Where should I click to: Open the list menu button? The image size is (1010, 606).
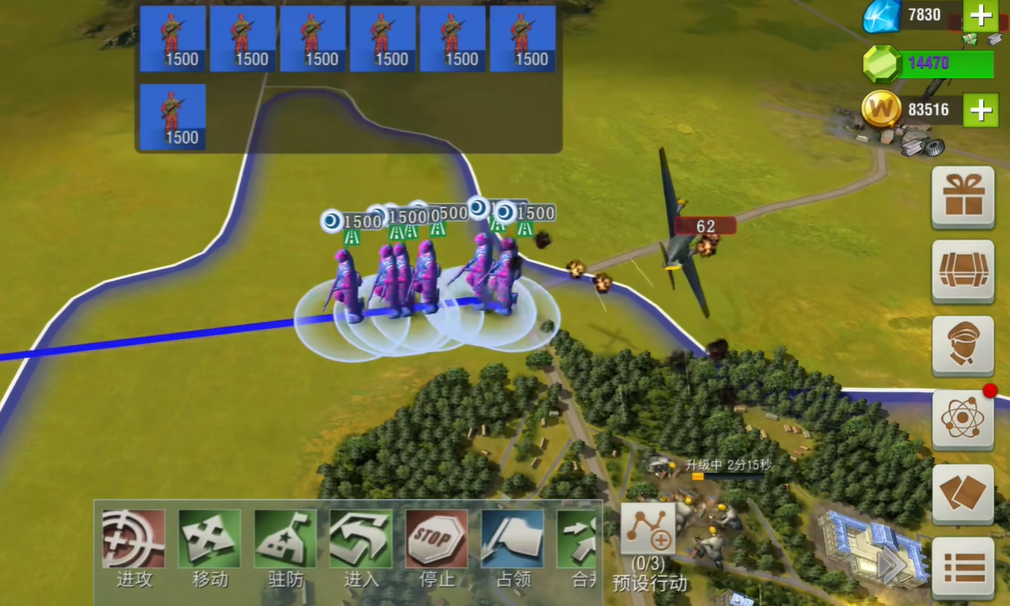click(963, 567)
